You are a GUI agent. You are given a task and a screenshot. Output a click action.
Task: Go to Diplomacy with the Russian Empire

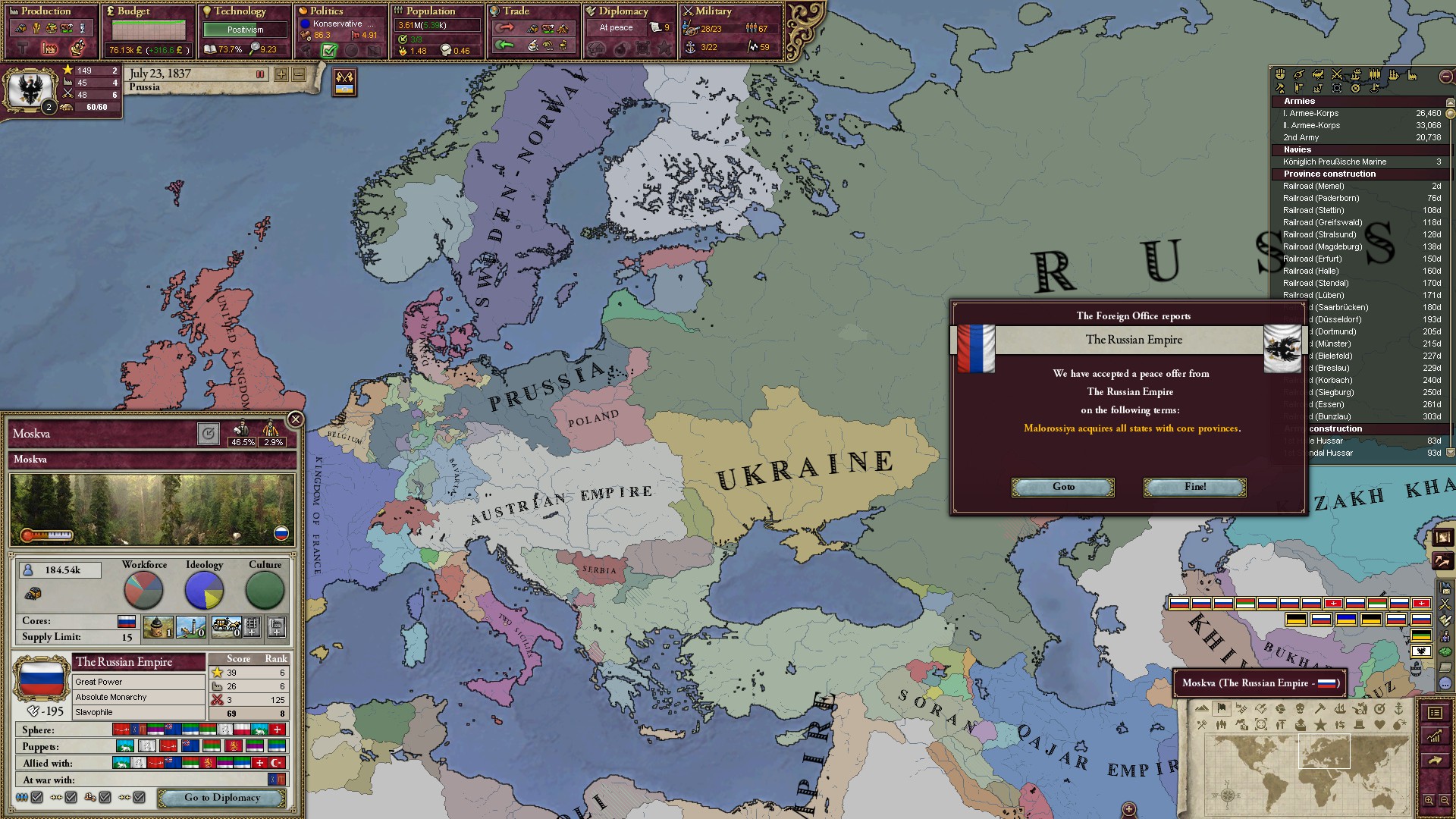pos(221,798)
